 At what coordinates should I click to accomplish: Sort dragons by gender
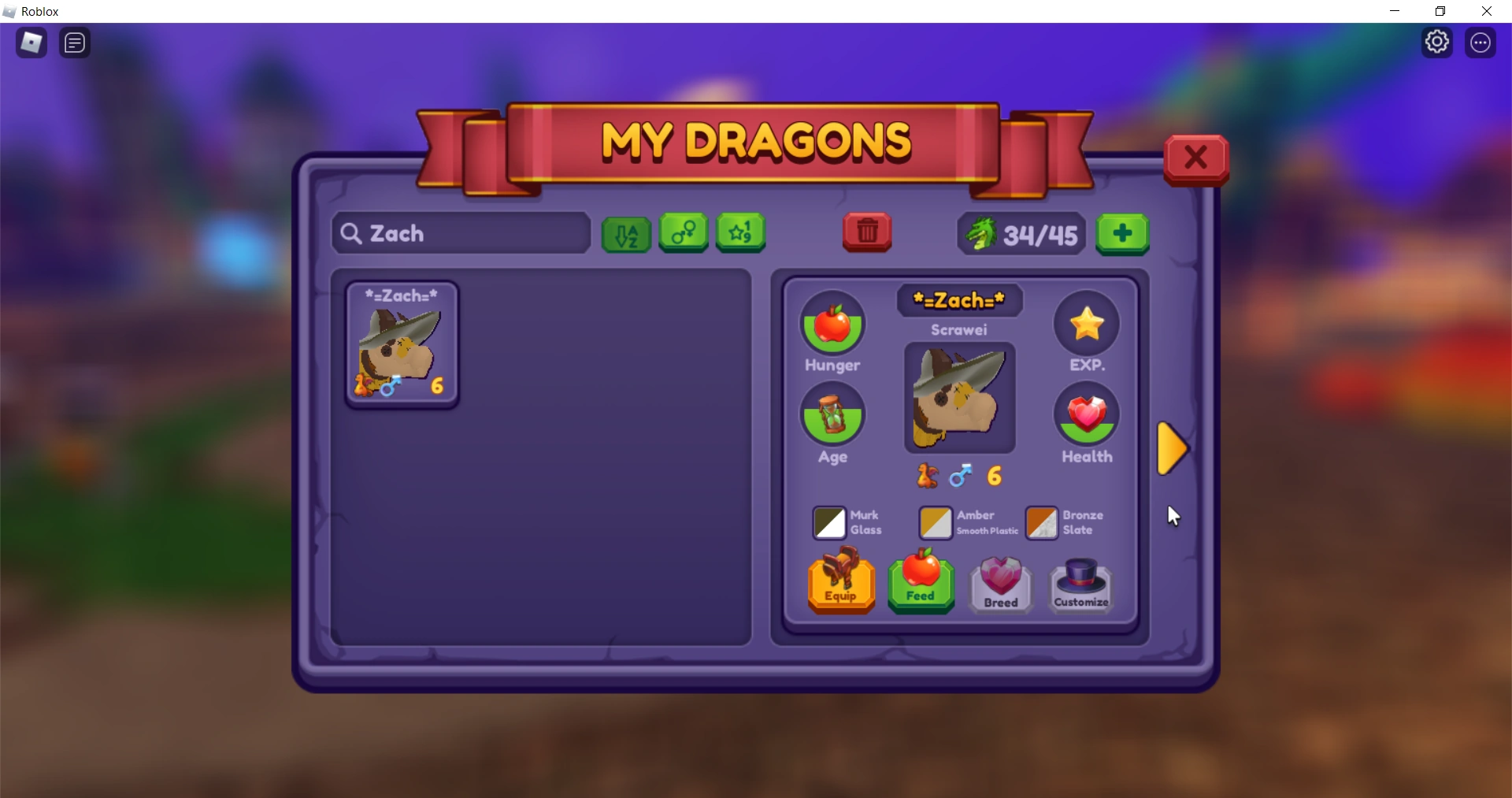(x=684, y=233)
